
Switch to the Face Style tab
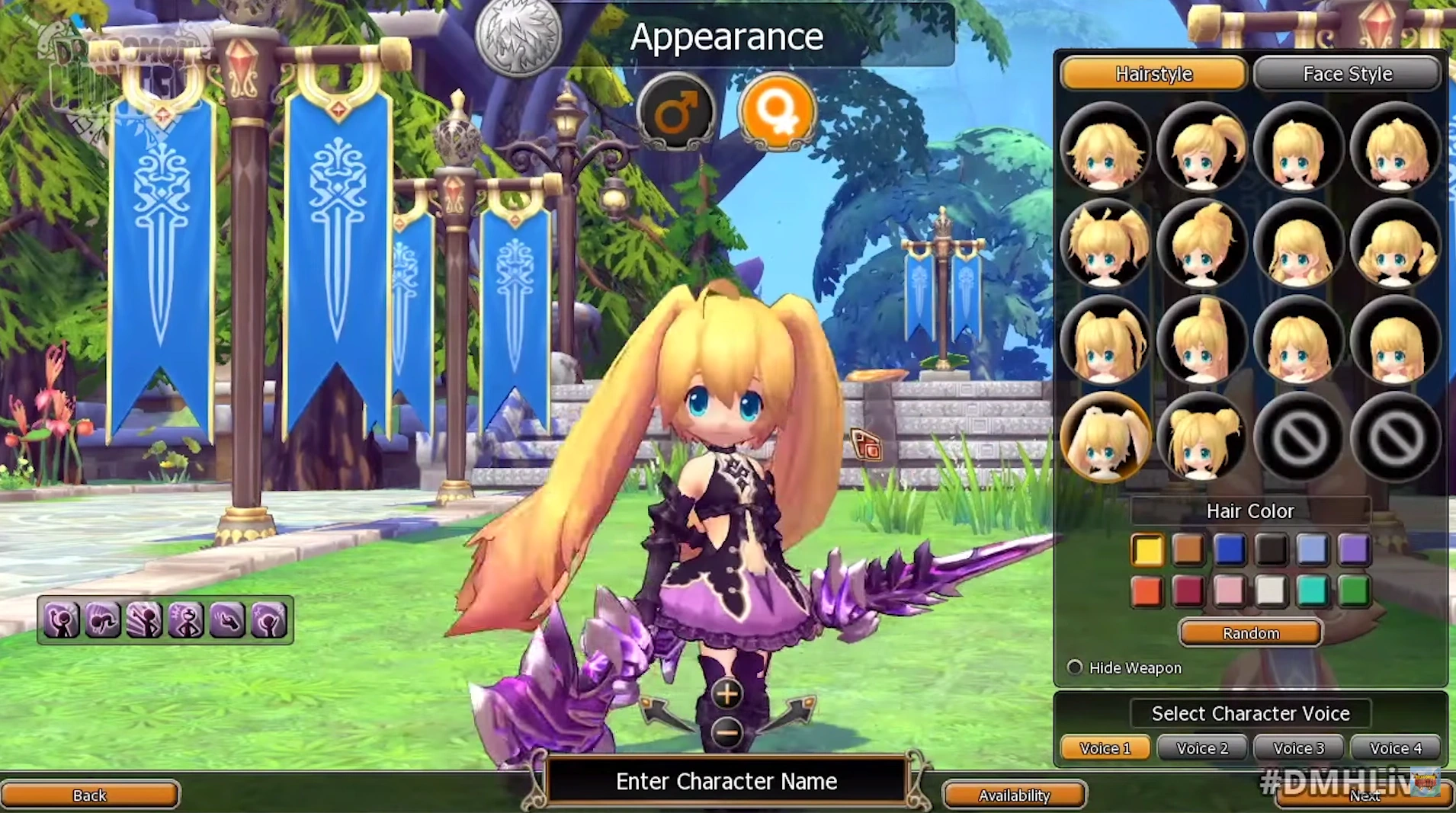pos(1347,74)
